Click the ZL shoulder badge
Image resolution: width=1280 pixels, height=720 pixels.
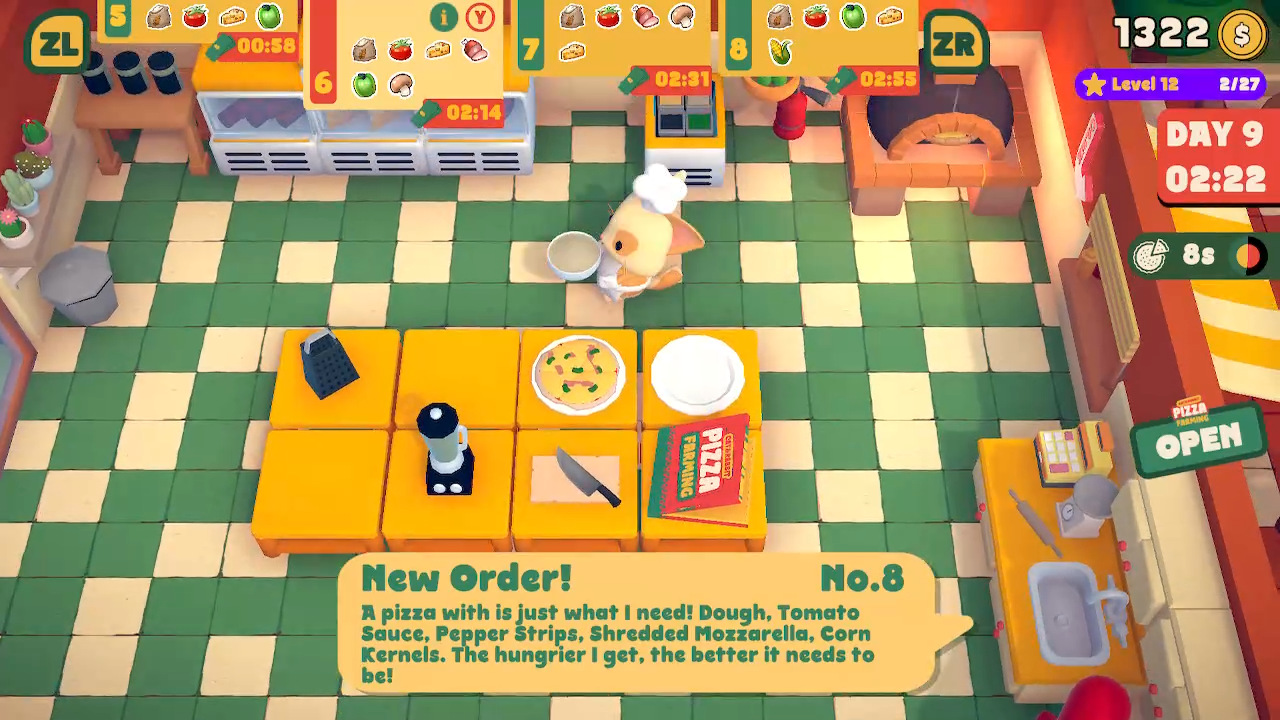coord(57,42)
